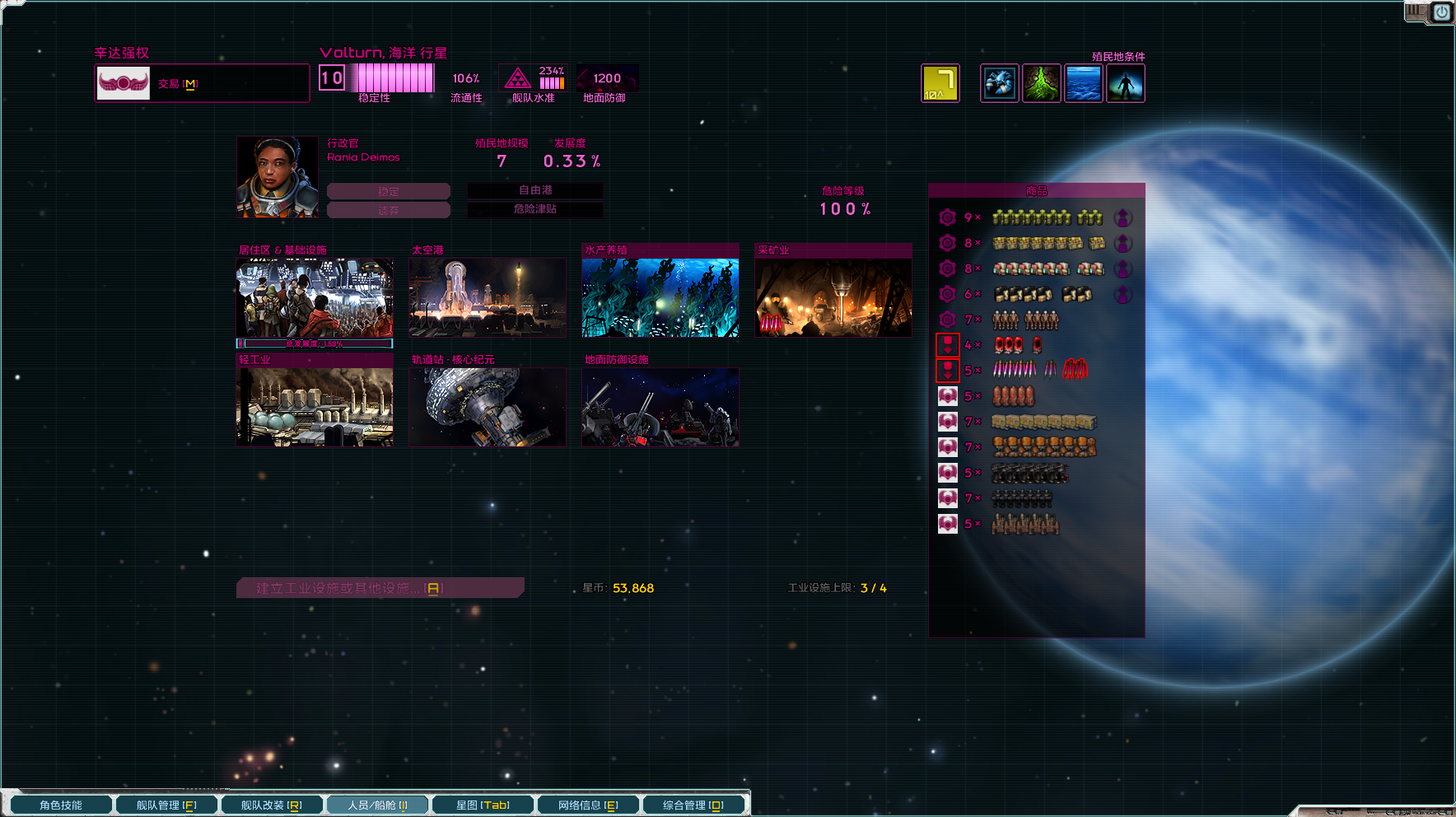
Task: Toggle the 危险津贴 option
Action: [x=534, y=210]
